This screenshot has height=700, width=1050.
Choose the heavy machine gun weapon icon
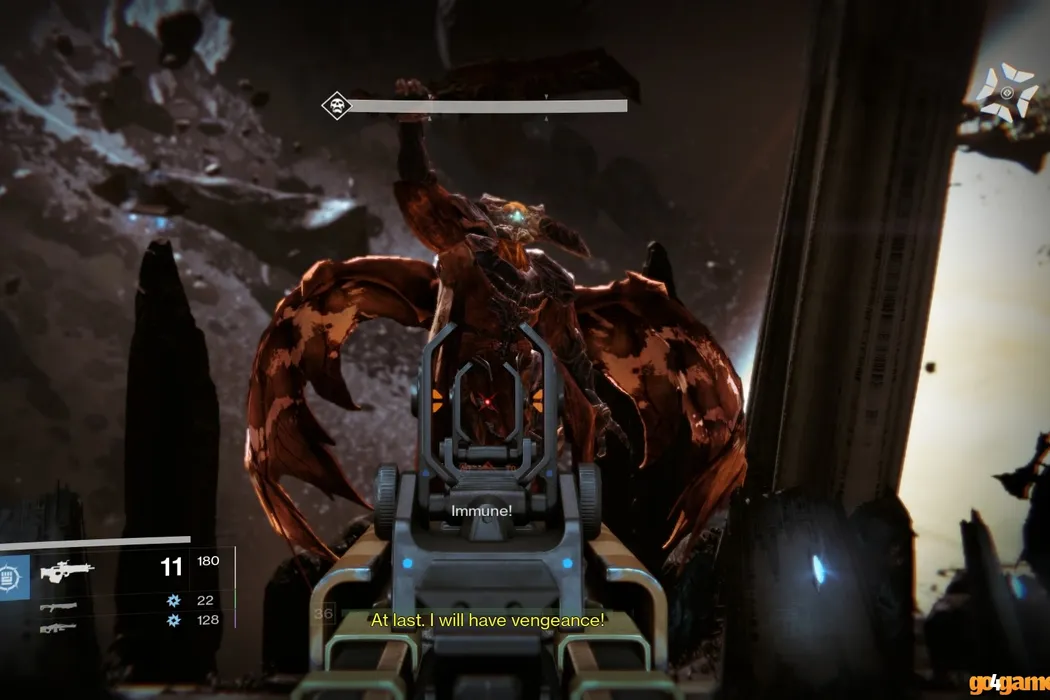pos(58,627)
